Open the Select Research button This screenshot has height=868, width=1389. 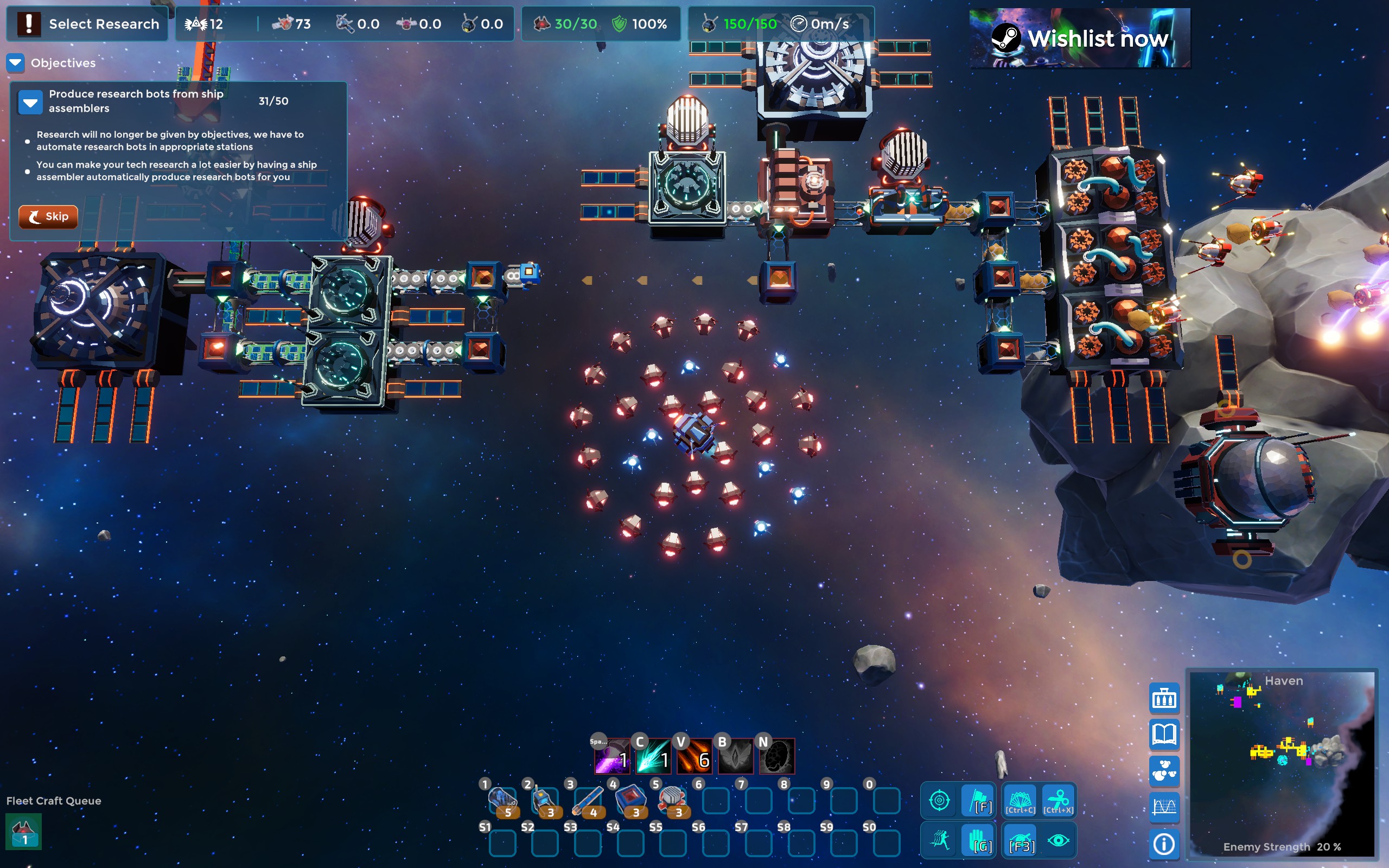[x=87, y=24]
